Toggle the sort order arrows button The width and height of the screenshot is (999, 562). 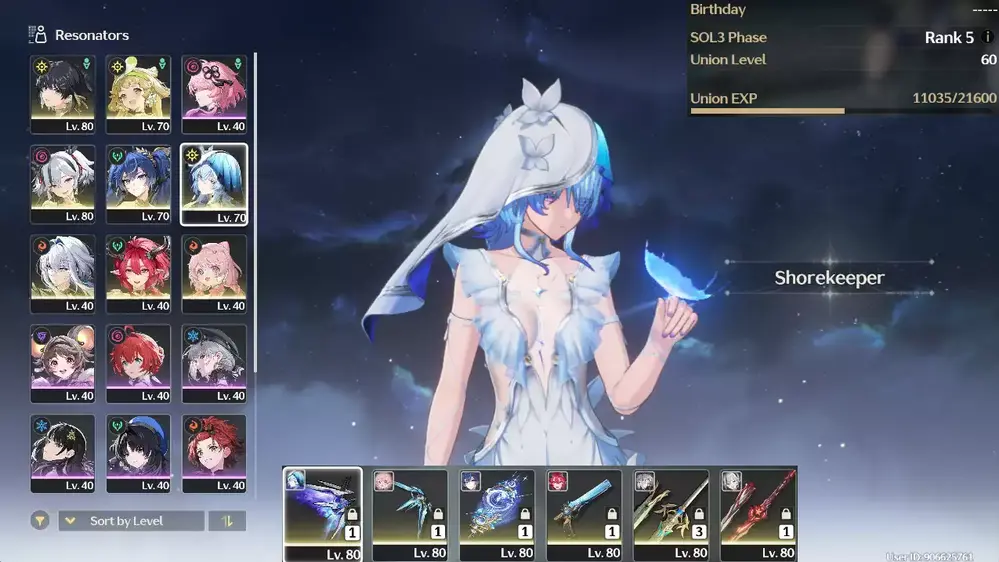pos(227,521)
